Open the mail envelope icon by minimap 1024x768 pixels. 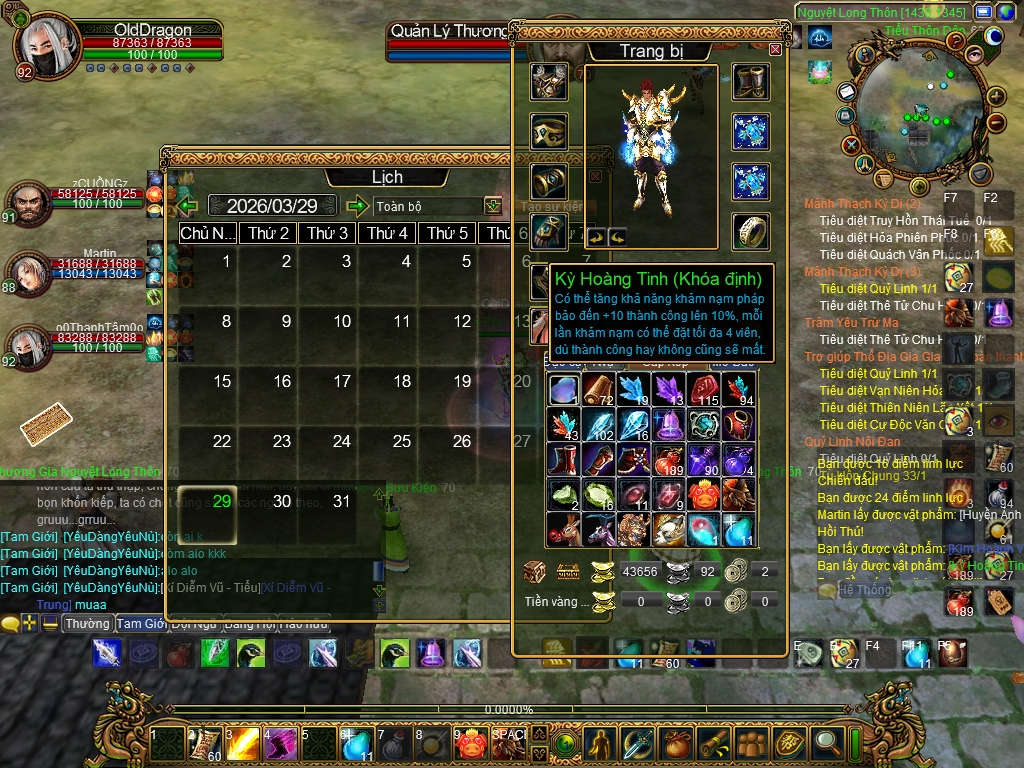(846, 91)
